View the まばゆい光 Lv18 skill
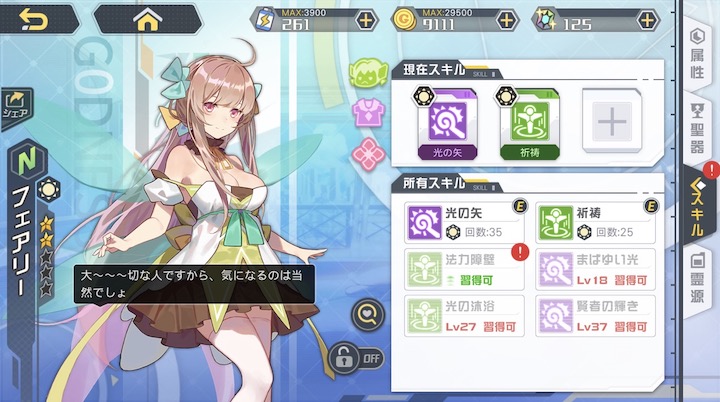 pyautogui.click(x=596, y=269)
